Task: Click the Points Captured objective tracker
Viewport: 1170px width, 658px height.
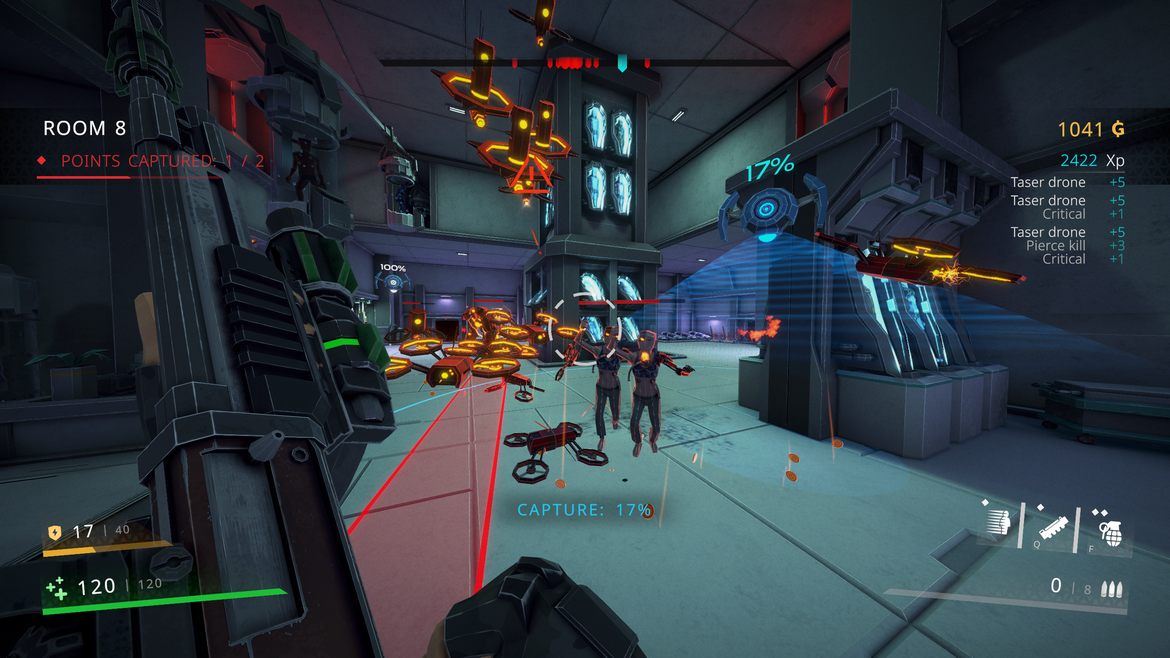Action: click(152, 161)
